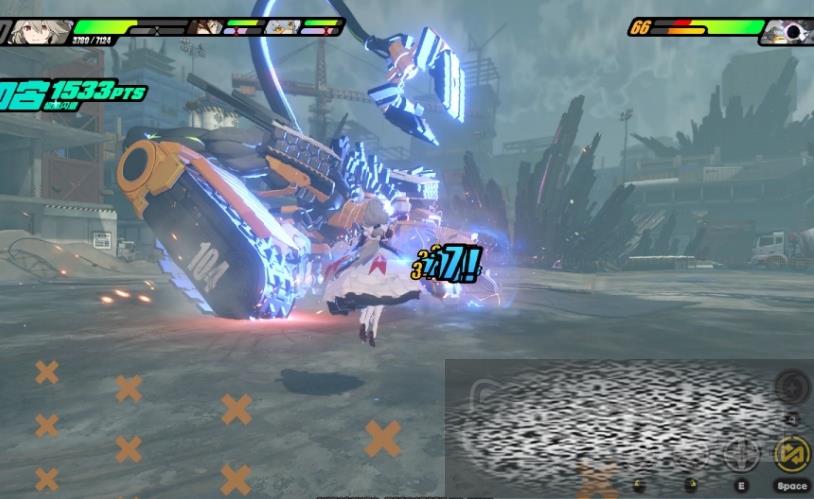Activate the yellow character-switch skill icon

point(791,455)
